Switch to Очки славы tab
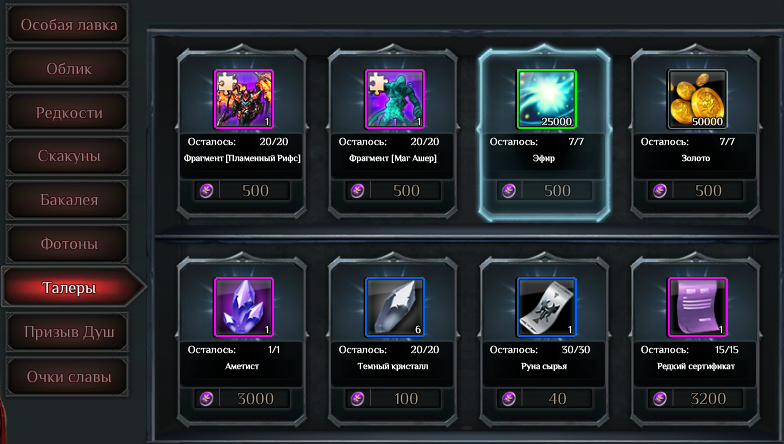Image resolution: width=784 pixels, height=444 pixels. click(x=68, y=377)
